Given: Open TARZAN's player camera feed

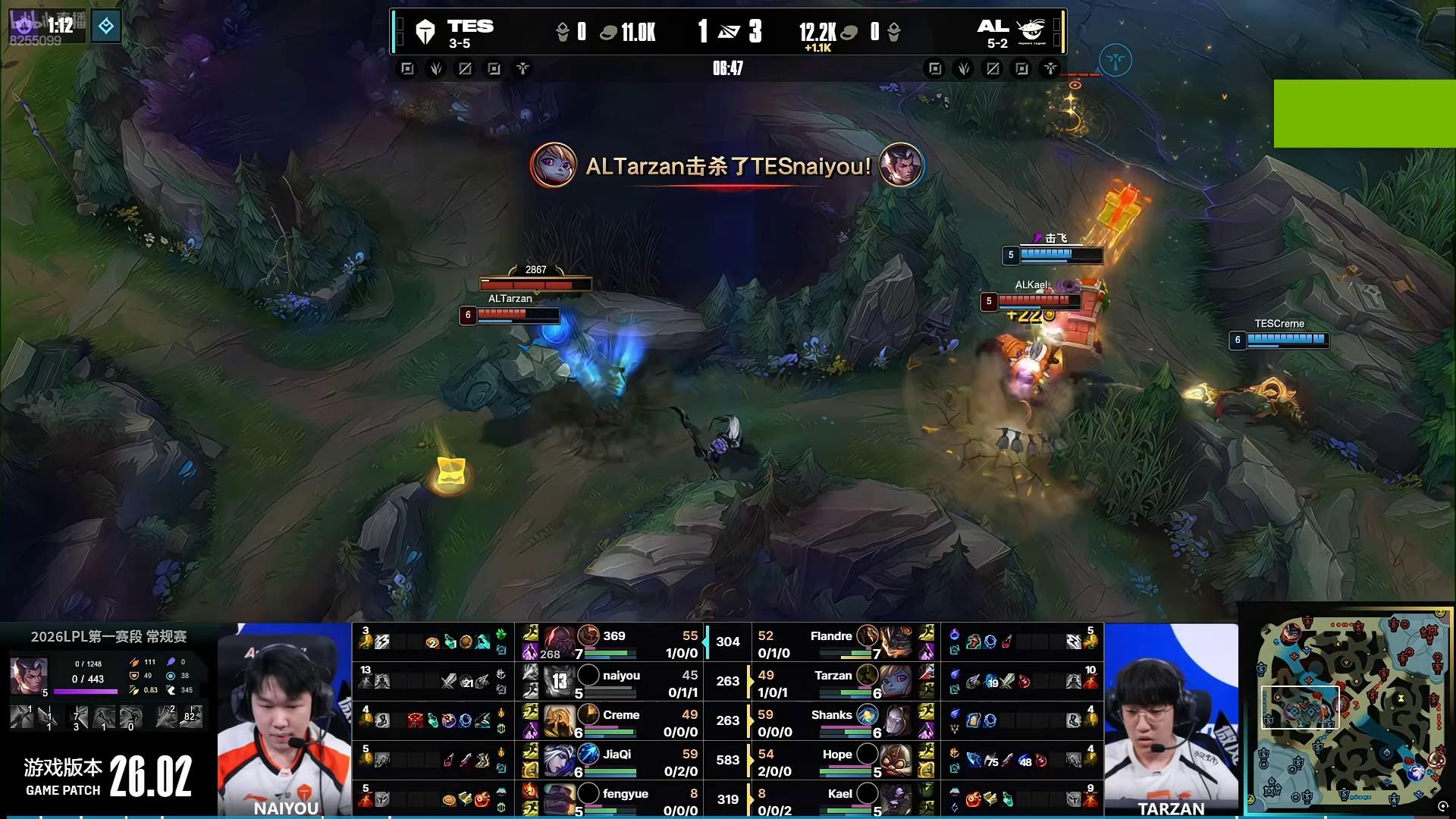Looking at the screenshot, I should (x=1171, y=720).
